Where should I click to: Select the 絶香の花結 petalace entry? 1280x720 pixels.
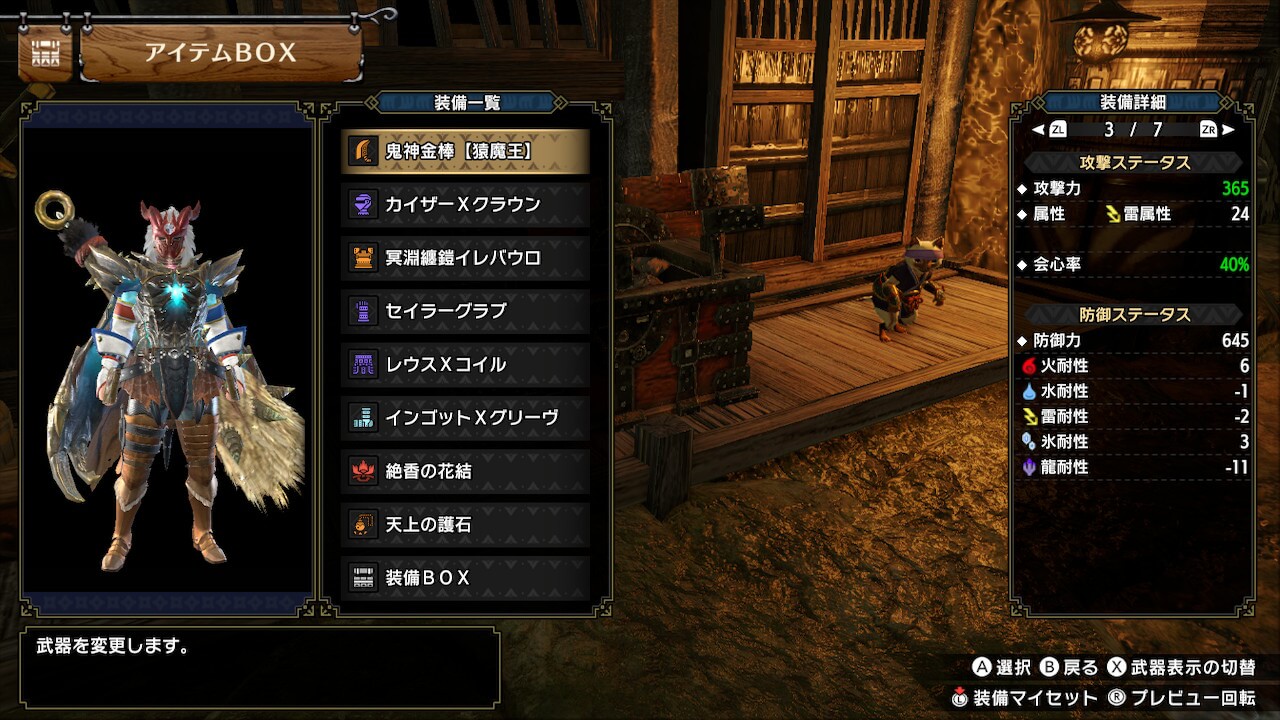[465, 471]
